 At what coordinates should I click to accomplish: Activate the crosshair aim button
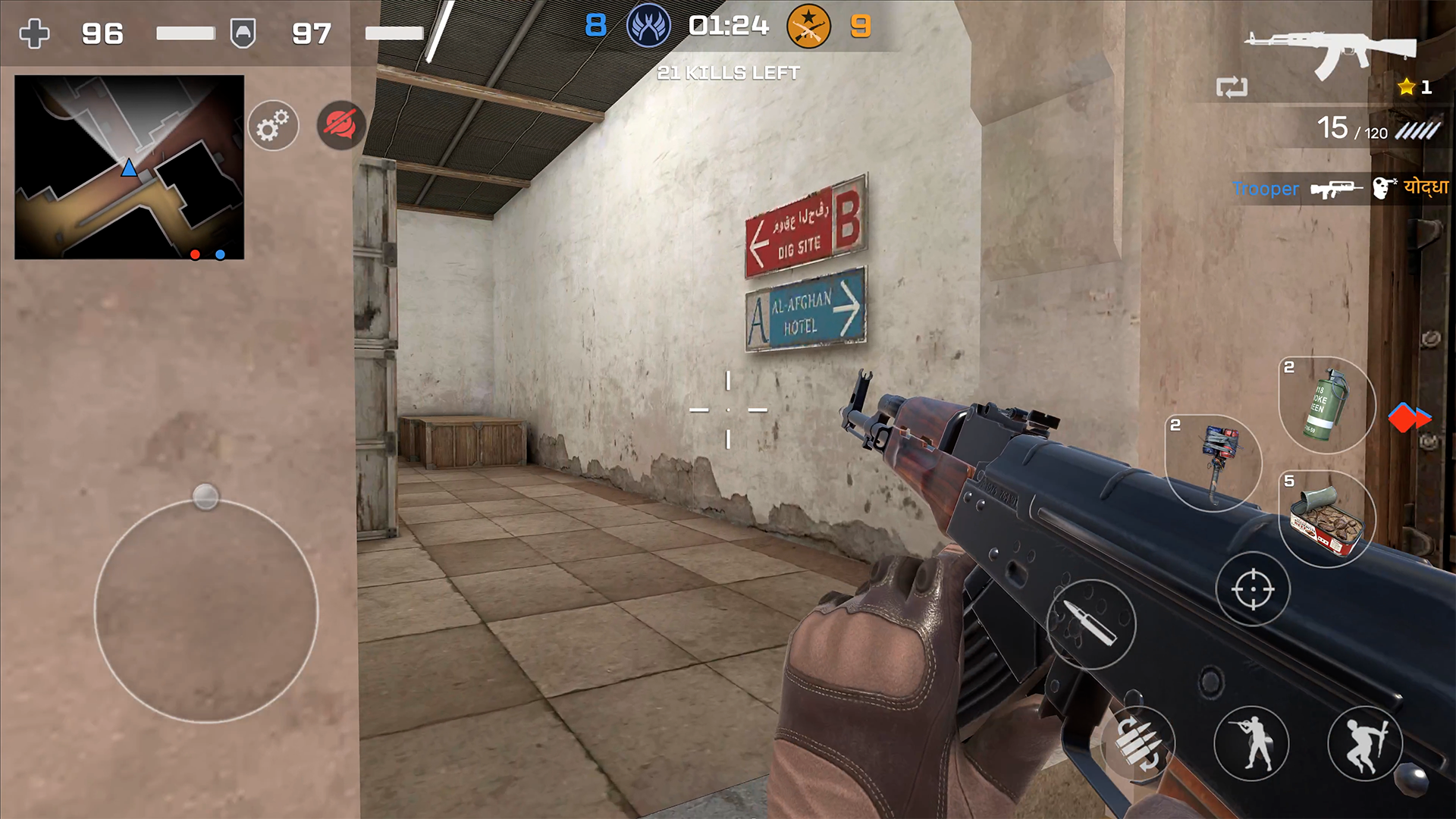pyautogui.click(x=1252, y=588)
